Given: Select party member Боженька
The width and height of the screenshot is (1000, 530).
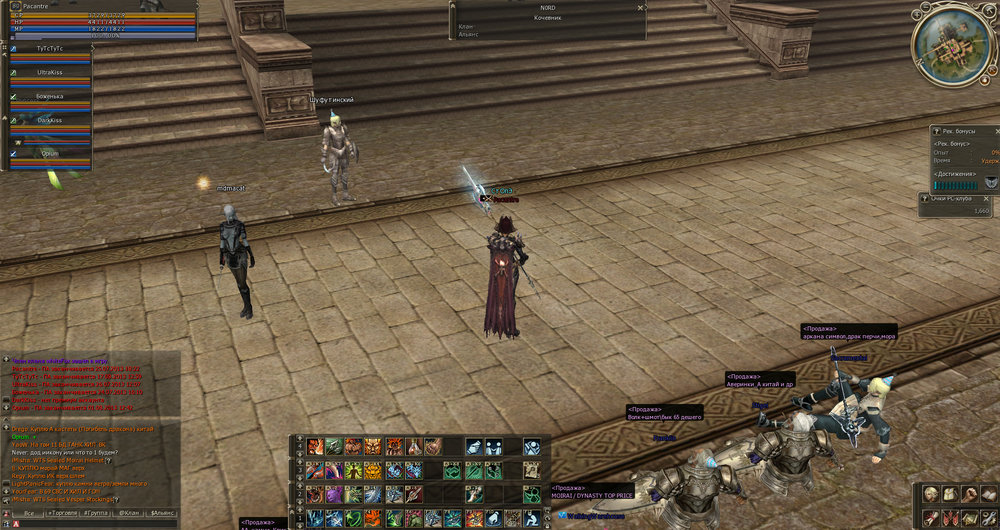Looking at the screenshot, I should click(49, 97).
